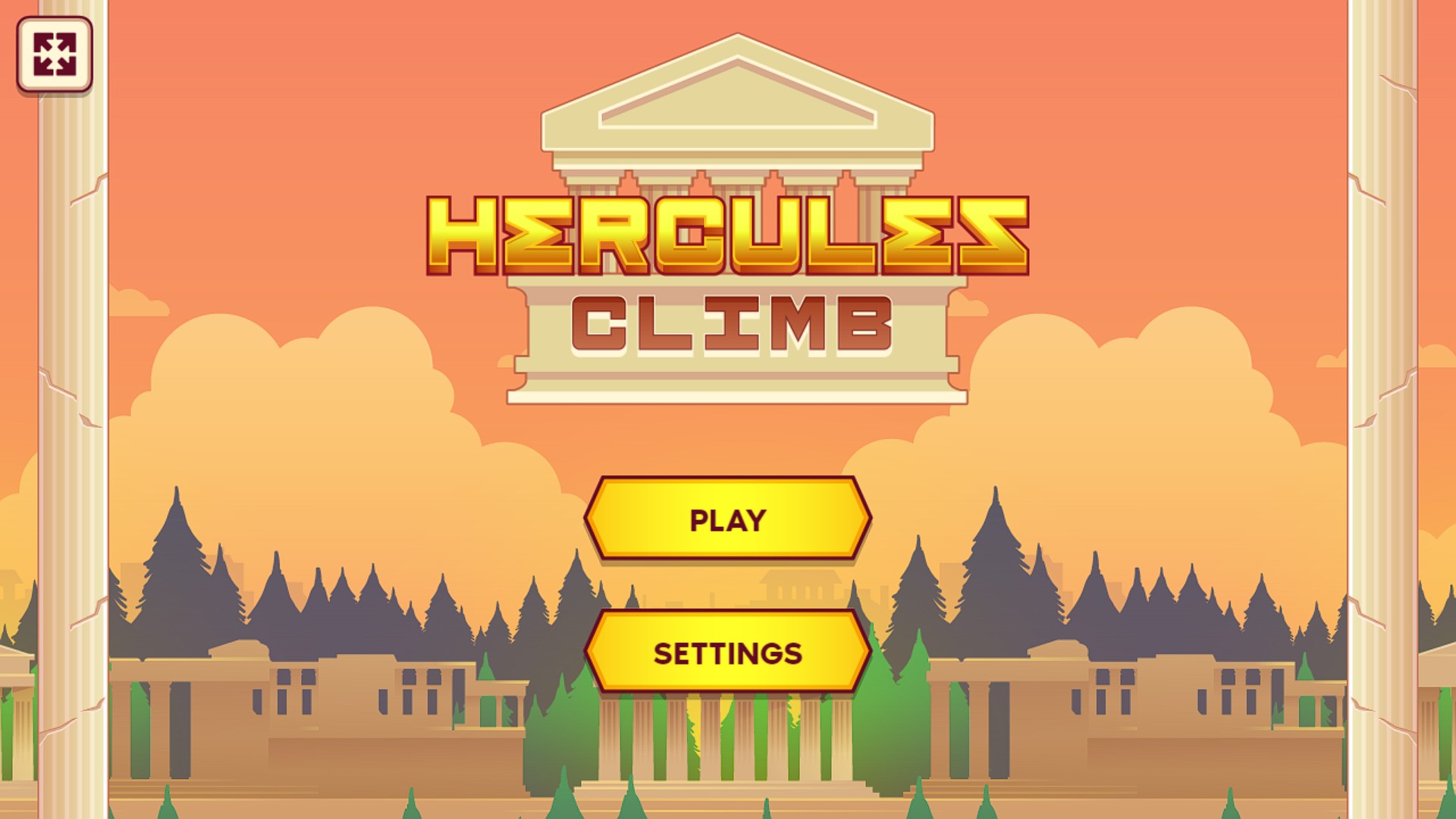Click the CLIMB banner below the logo
The height and width of the screenshot is (819, 1456).
point(730,322)
